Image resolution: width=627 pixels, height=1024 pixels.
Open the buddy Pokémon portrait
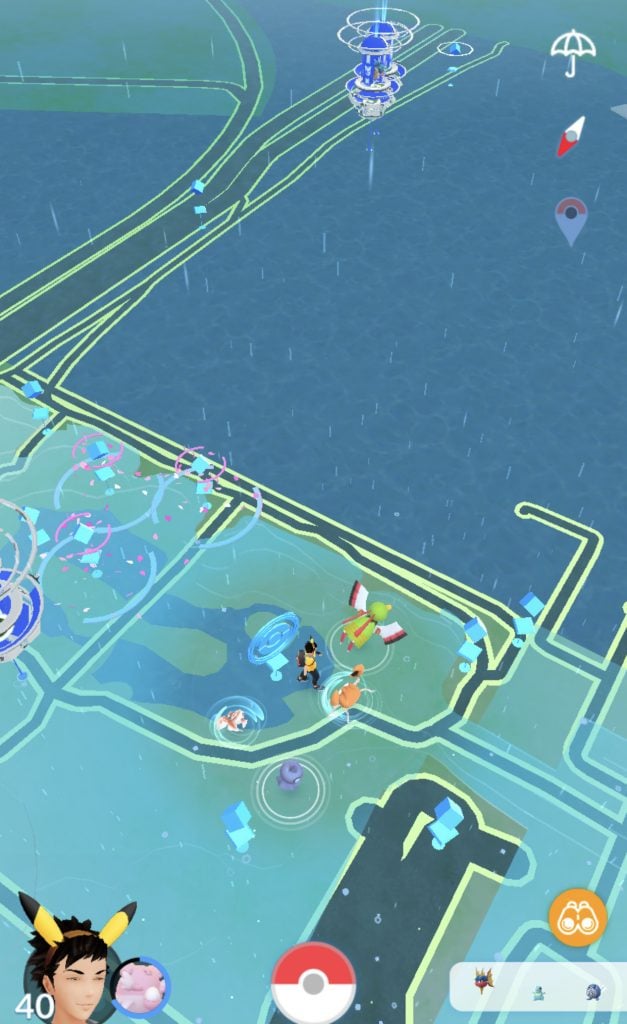[x=140, y=987]
